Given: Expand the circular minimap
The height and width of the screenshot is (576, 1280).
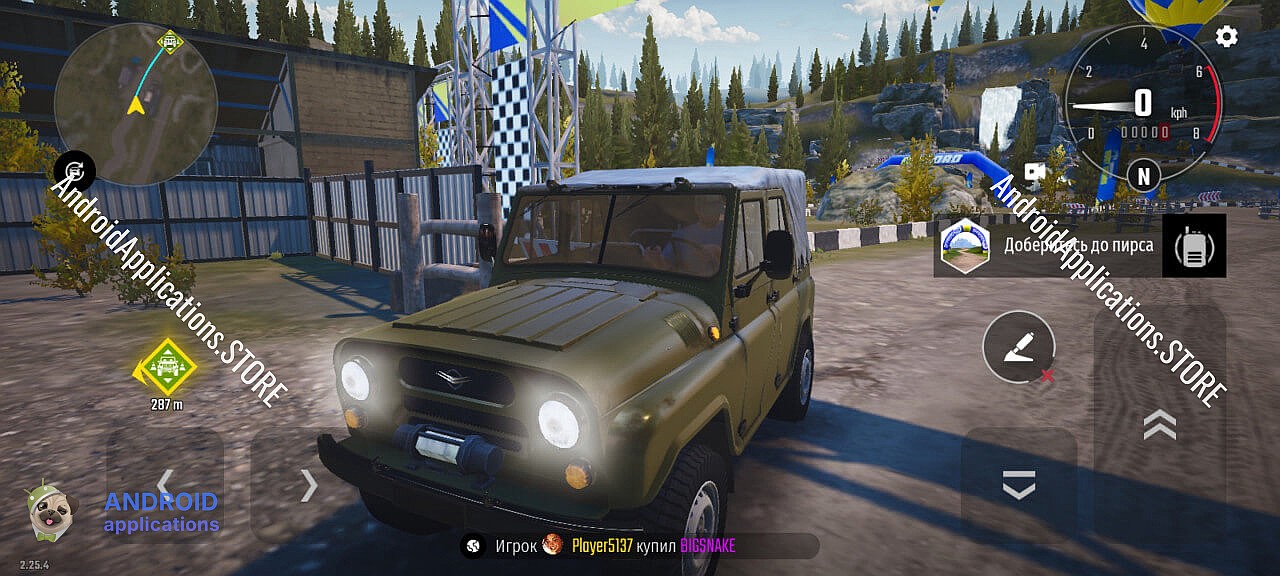Looking at the screenshot, I should [135, 104].
